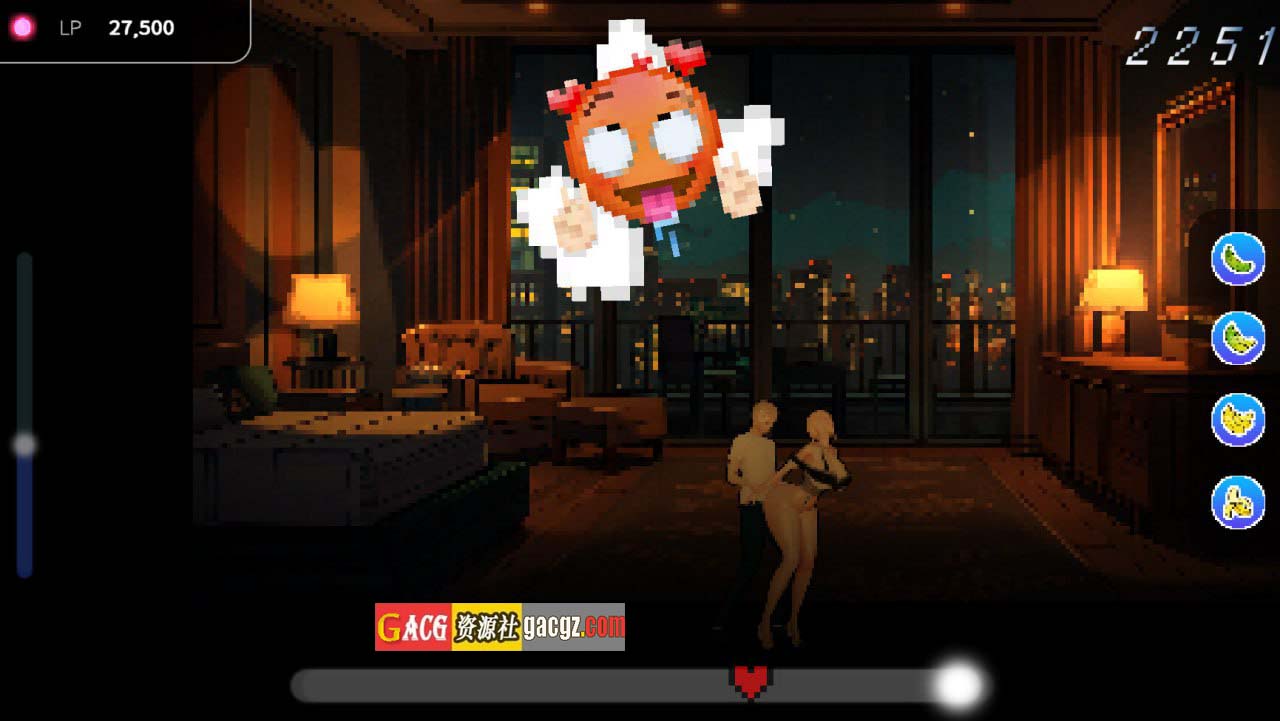Viewport: 1280px width, 721px height.
Task: Click the vertical slider's round handle
Action: point(25,445)
